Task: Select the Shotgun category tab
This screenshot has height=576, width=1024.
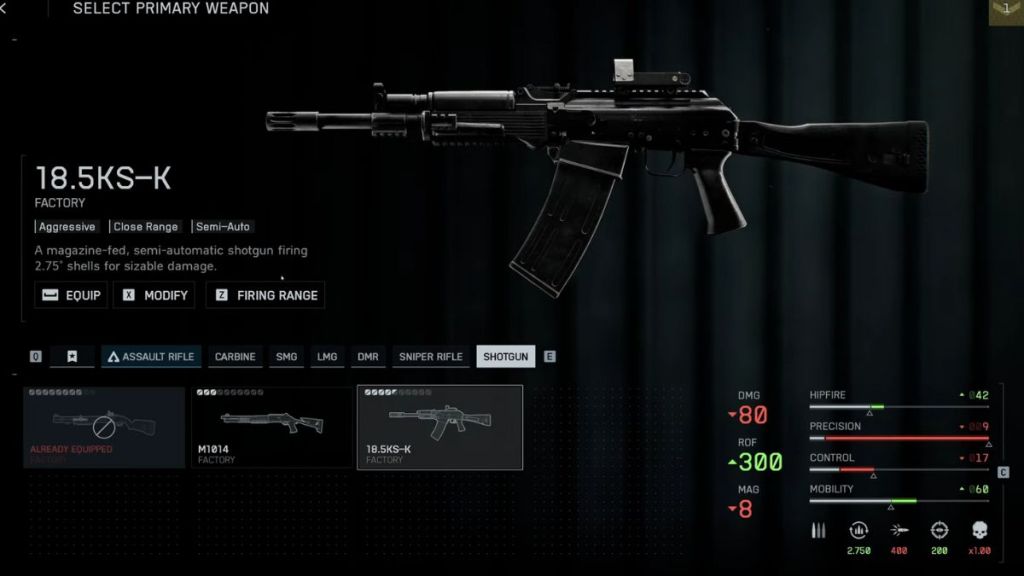Action: [505, 357]
